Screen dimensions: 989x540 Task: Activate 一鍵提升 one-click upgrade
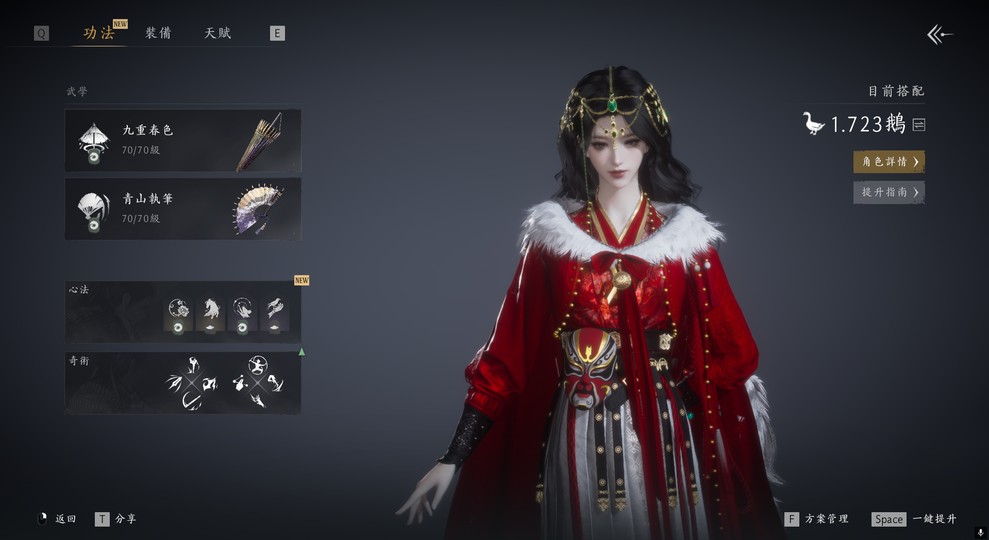(x=914, y=519)
